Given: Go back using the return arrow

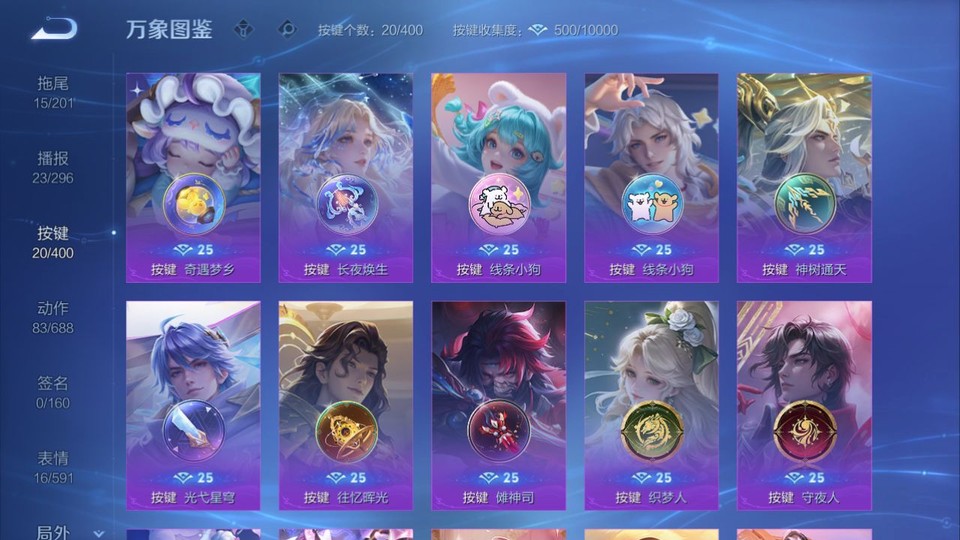Looking at the screenshot, I should [x=54, y=29].
